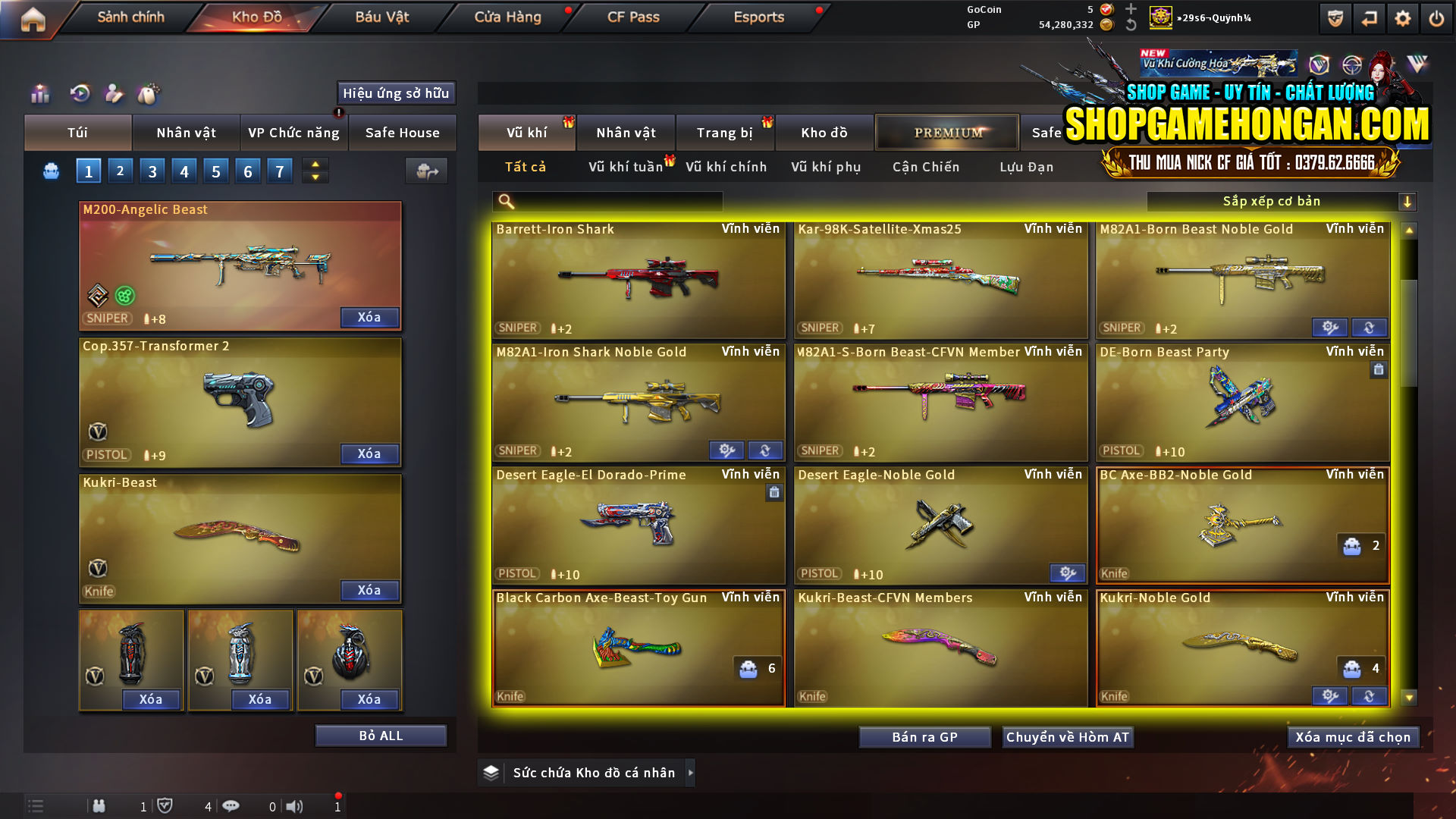Click the Bán ra GP button
The image size is (1456, 819).
point(924,736)
